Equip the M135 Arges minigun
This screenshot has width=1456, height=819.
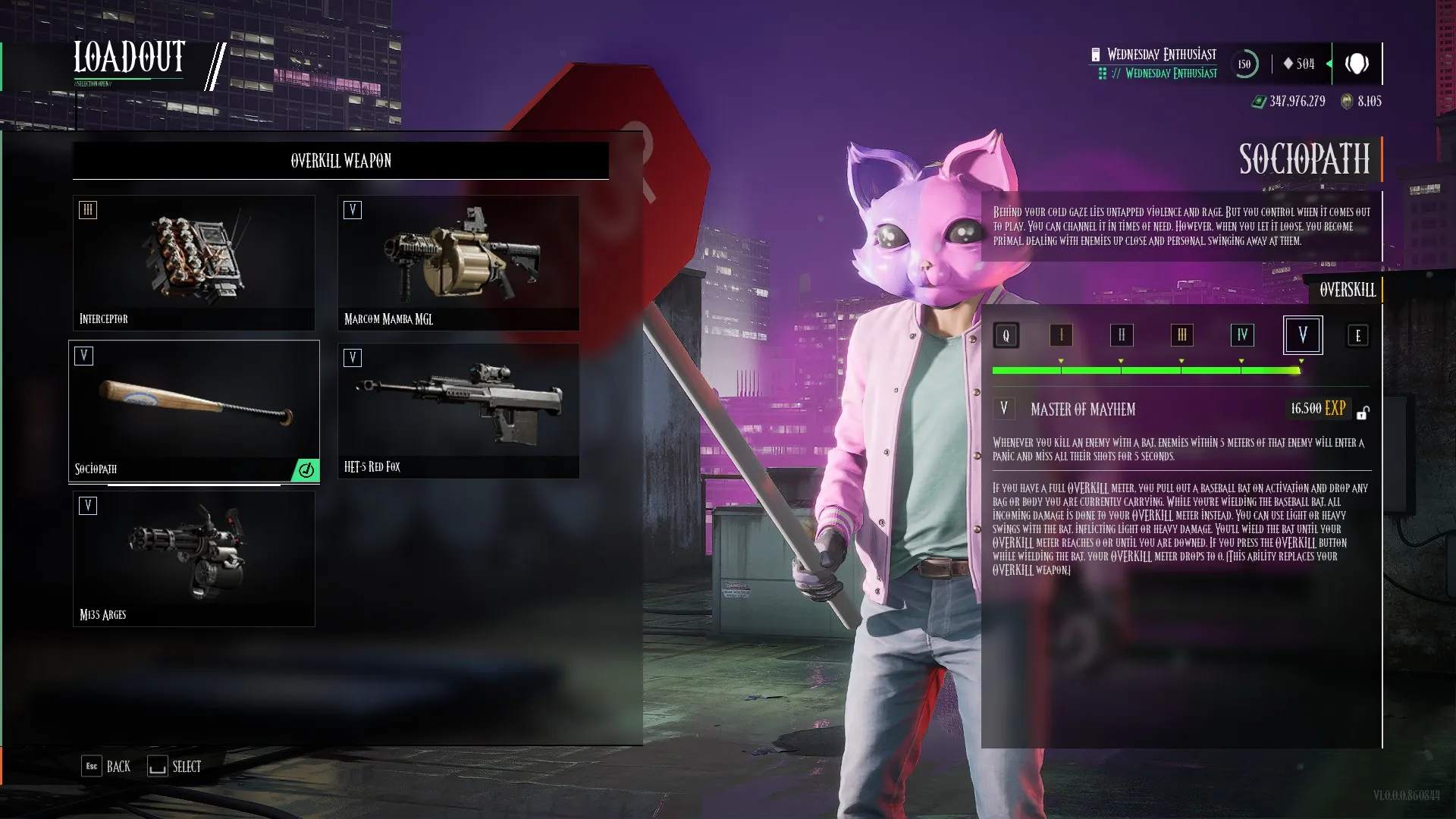point(193,558)
